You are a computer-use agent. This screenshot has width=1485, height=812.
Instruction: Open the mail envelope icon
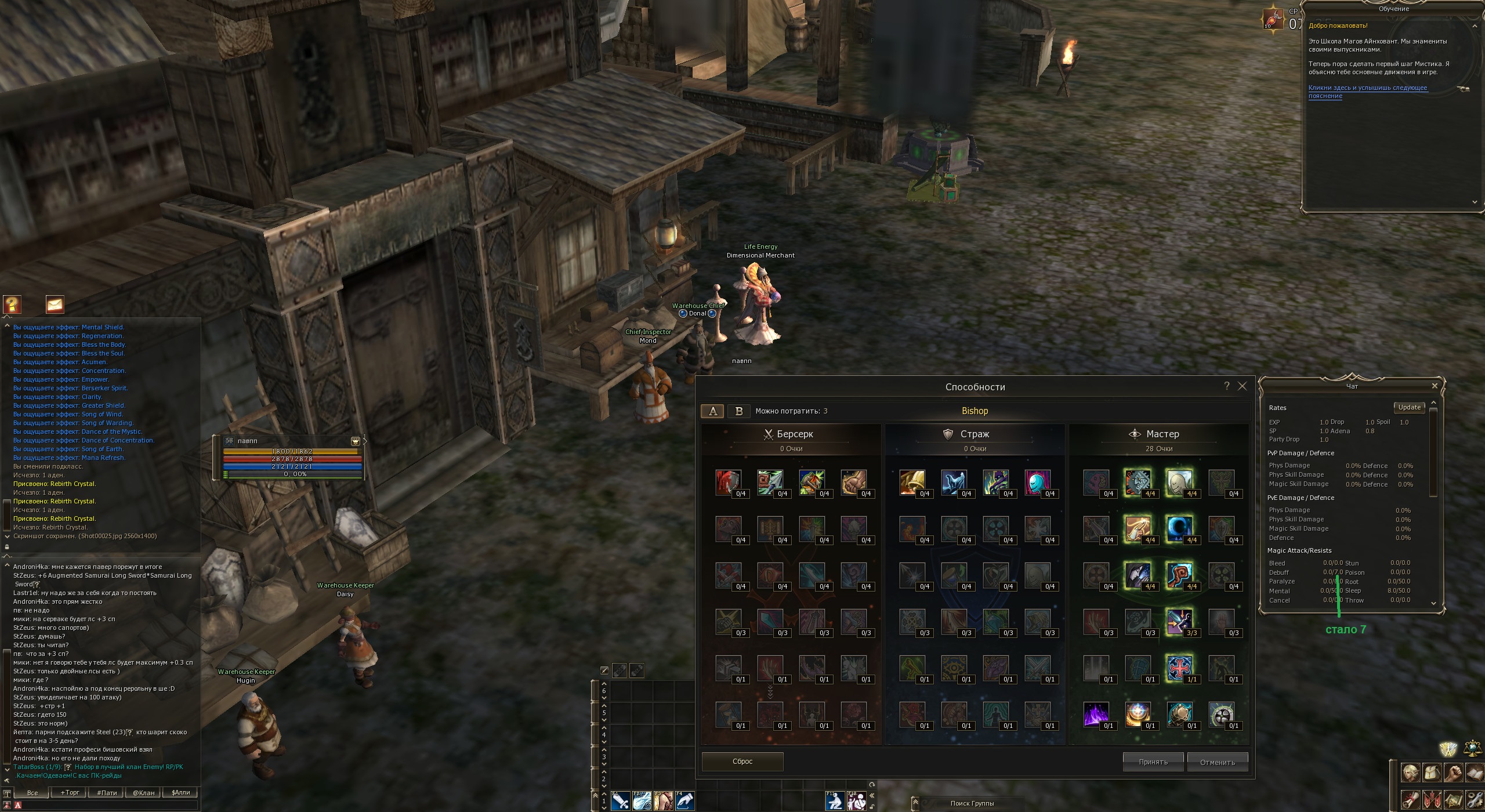click(x=55, y=304)
